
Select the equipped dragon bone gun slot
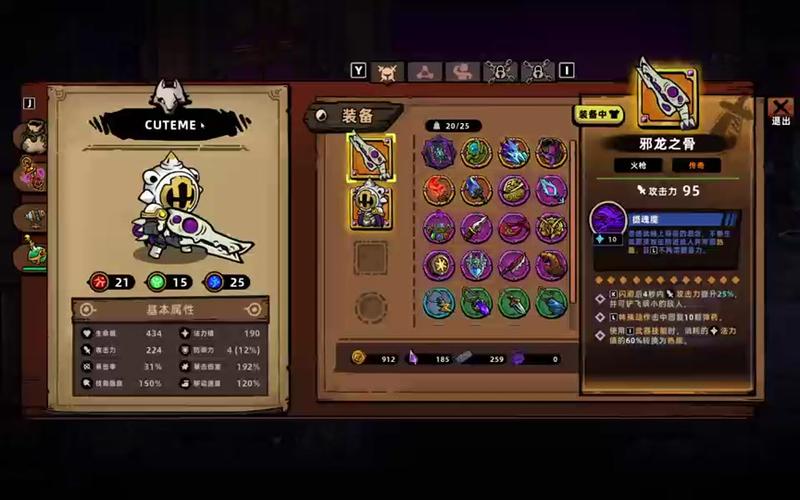(370, 157)
